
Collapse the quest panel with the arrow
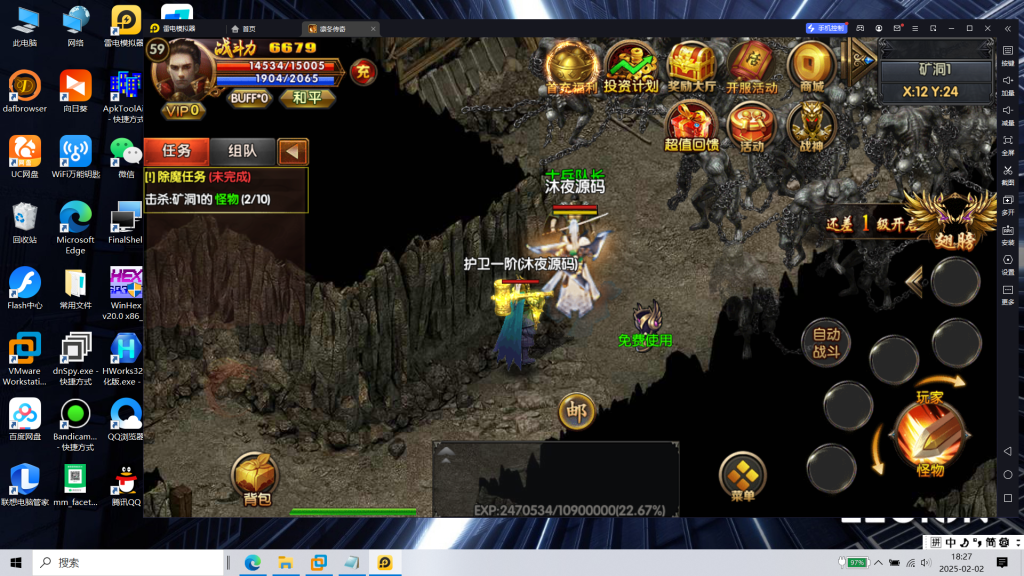click(293, 152)
